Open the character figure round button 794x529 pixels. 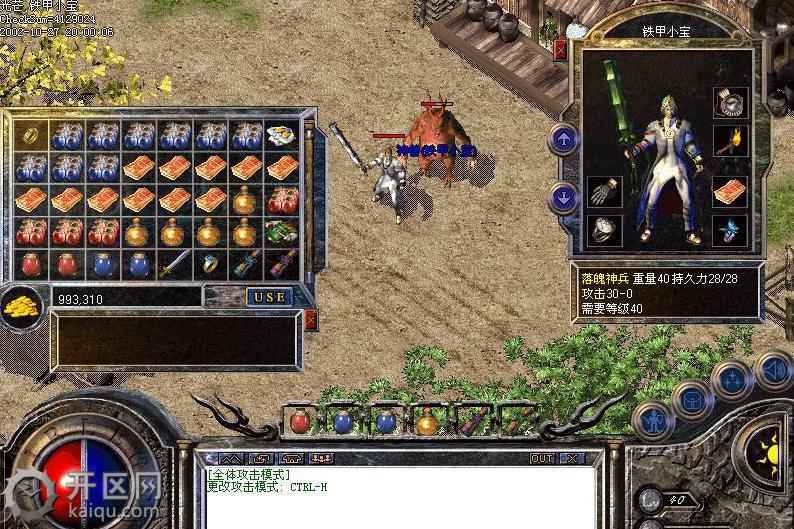(x=653, y=421)
